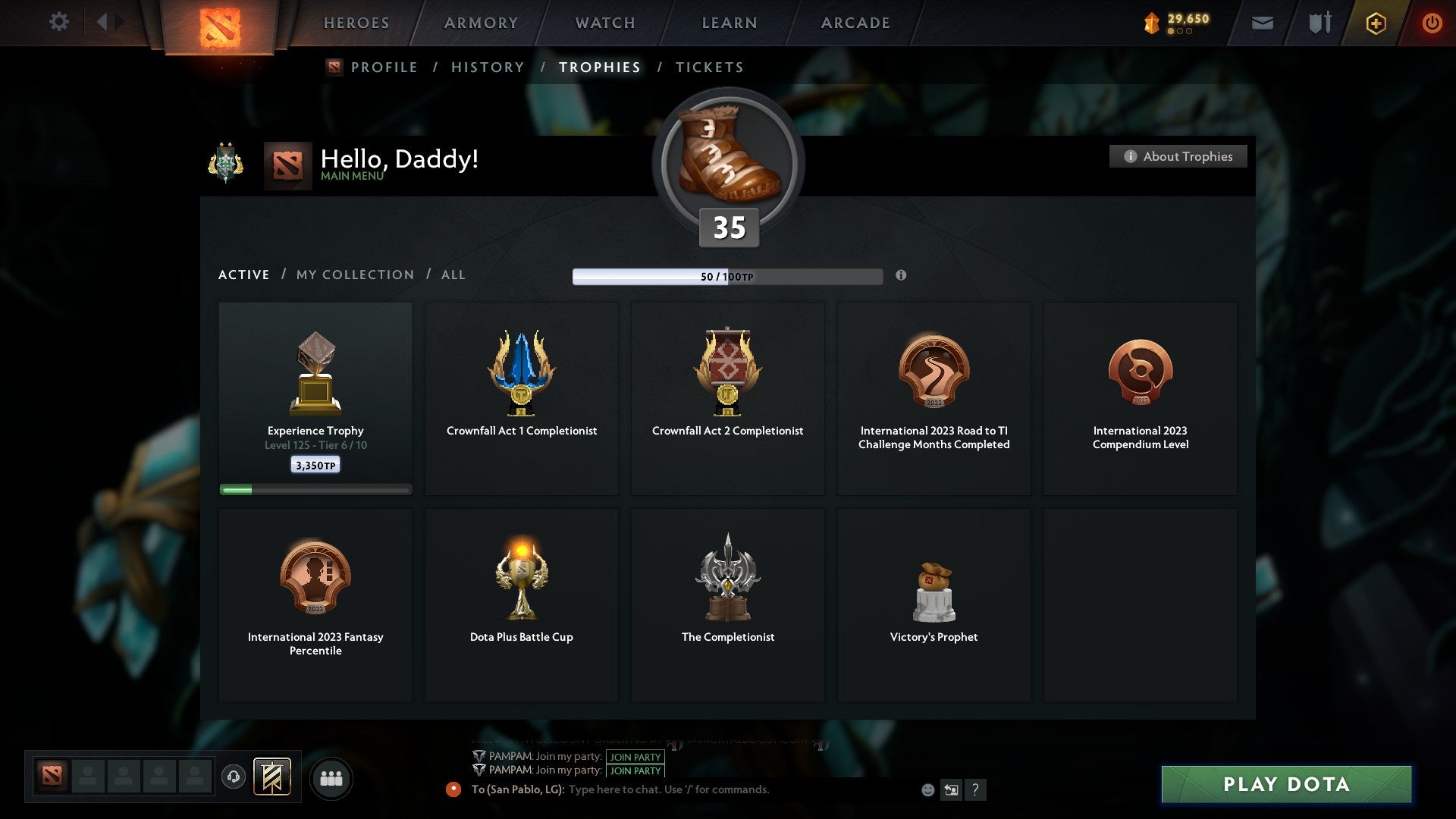Open the friends list icon
The width and height of the screenshot is (1456, 819).
pos(331,777)
